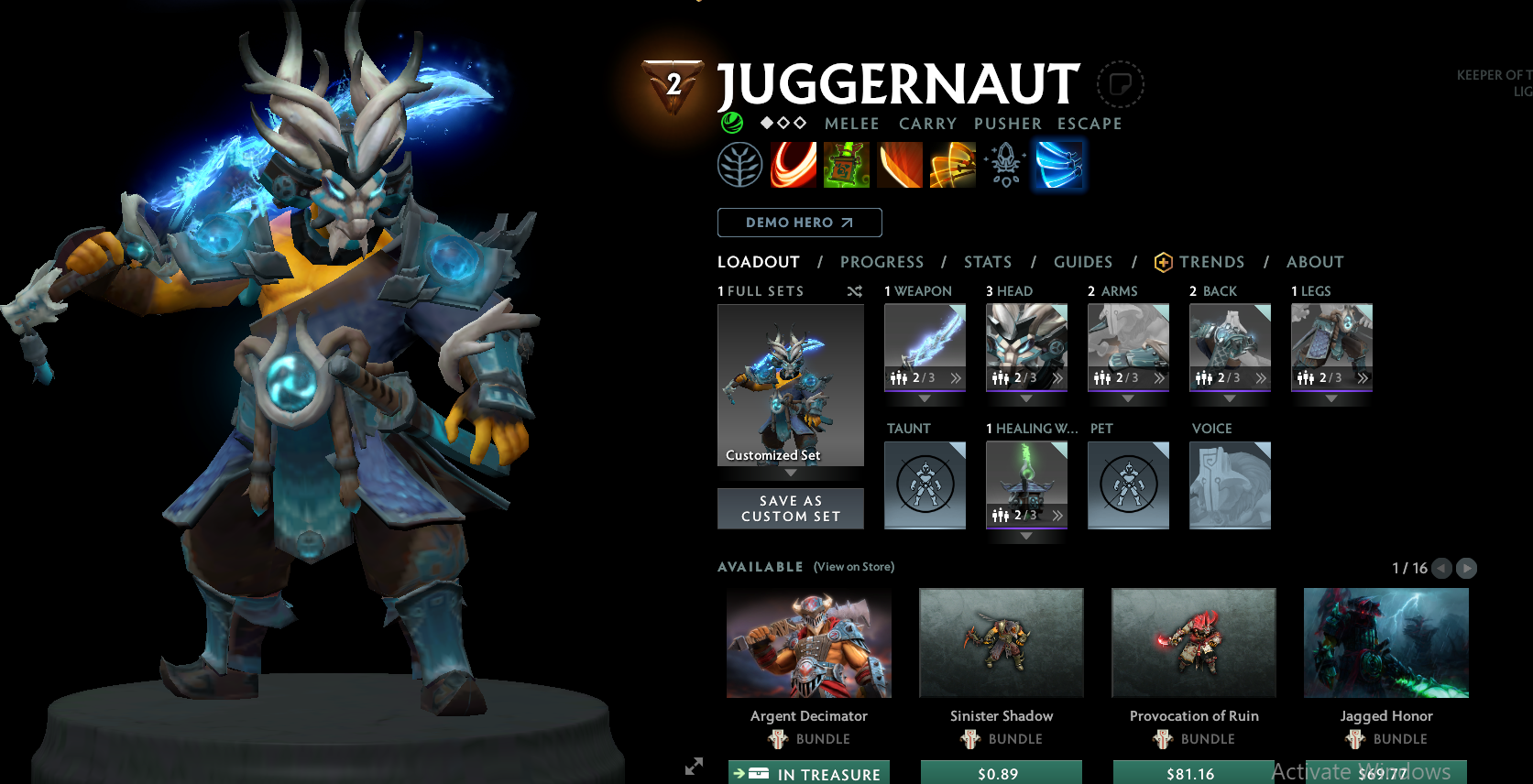Open Juggernaut's talent tree icon
1533x784 pixels.
coord(740,165)
